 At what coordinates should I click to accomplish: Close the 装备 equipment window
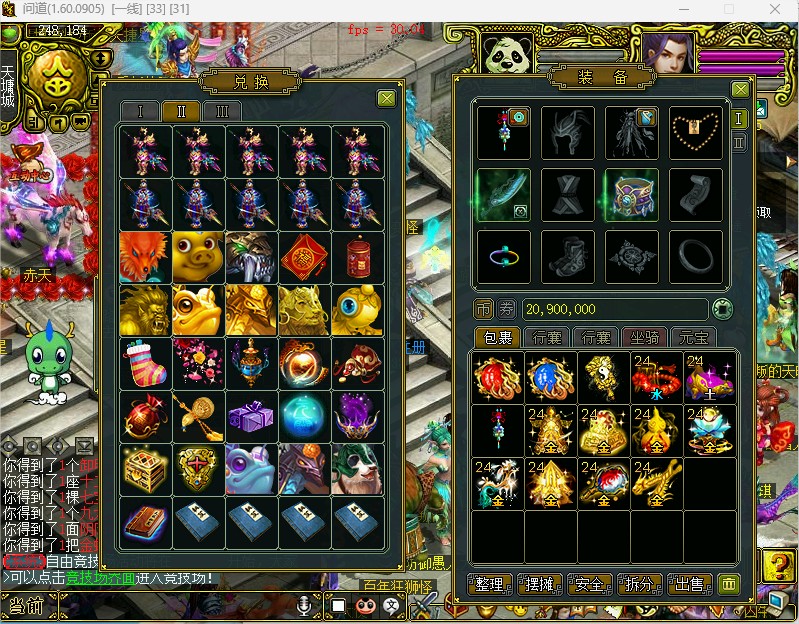click(740, 90)
